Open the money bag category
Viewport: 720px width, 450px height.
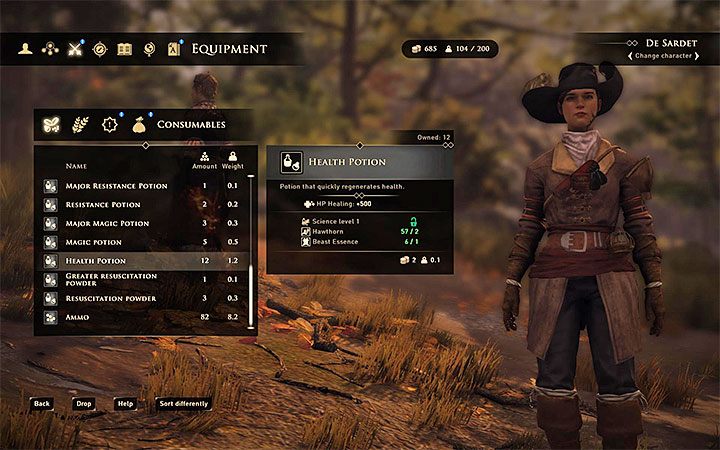click(137, 125)
